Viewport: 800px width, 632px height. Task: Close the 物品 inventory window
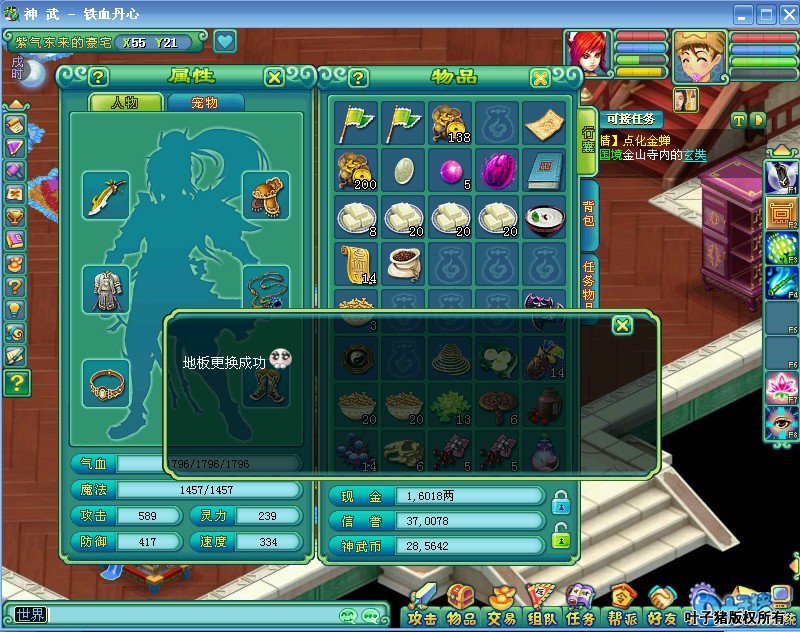pos(540,78)
